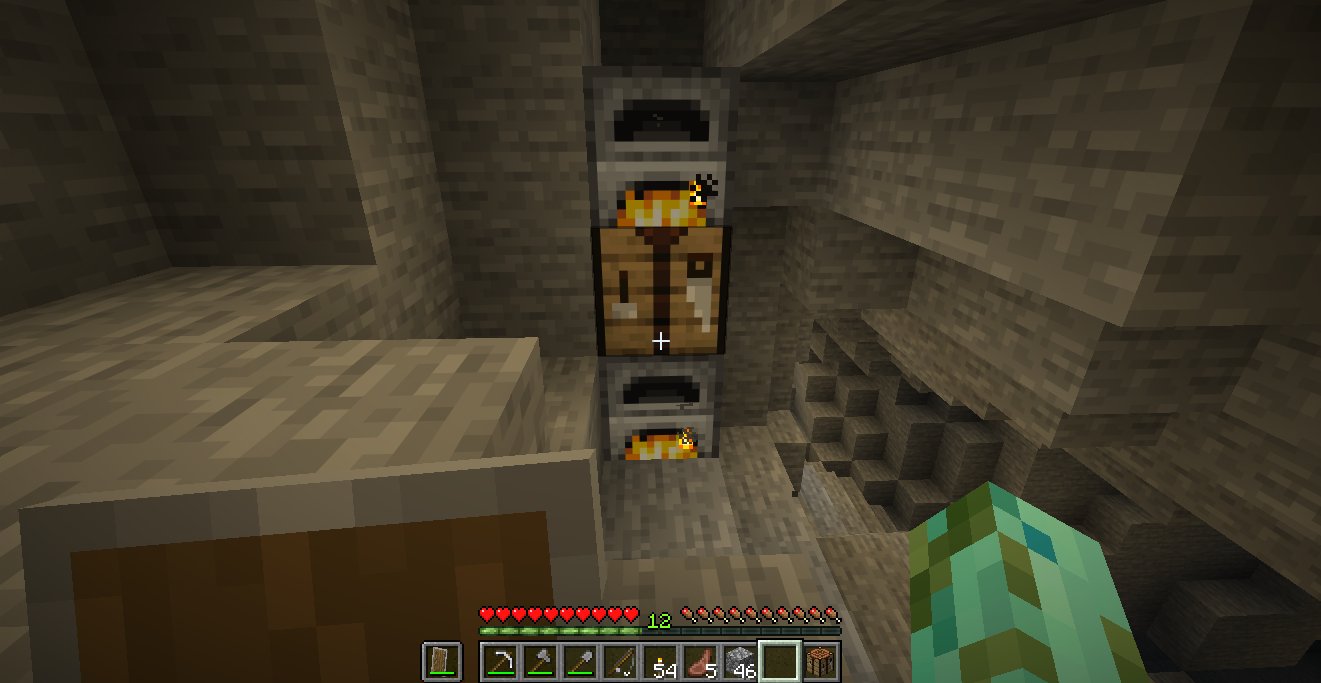Click the highlighted empty hotbar slot
The image size is (1321, 683).
click(780, 661)
